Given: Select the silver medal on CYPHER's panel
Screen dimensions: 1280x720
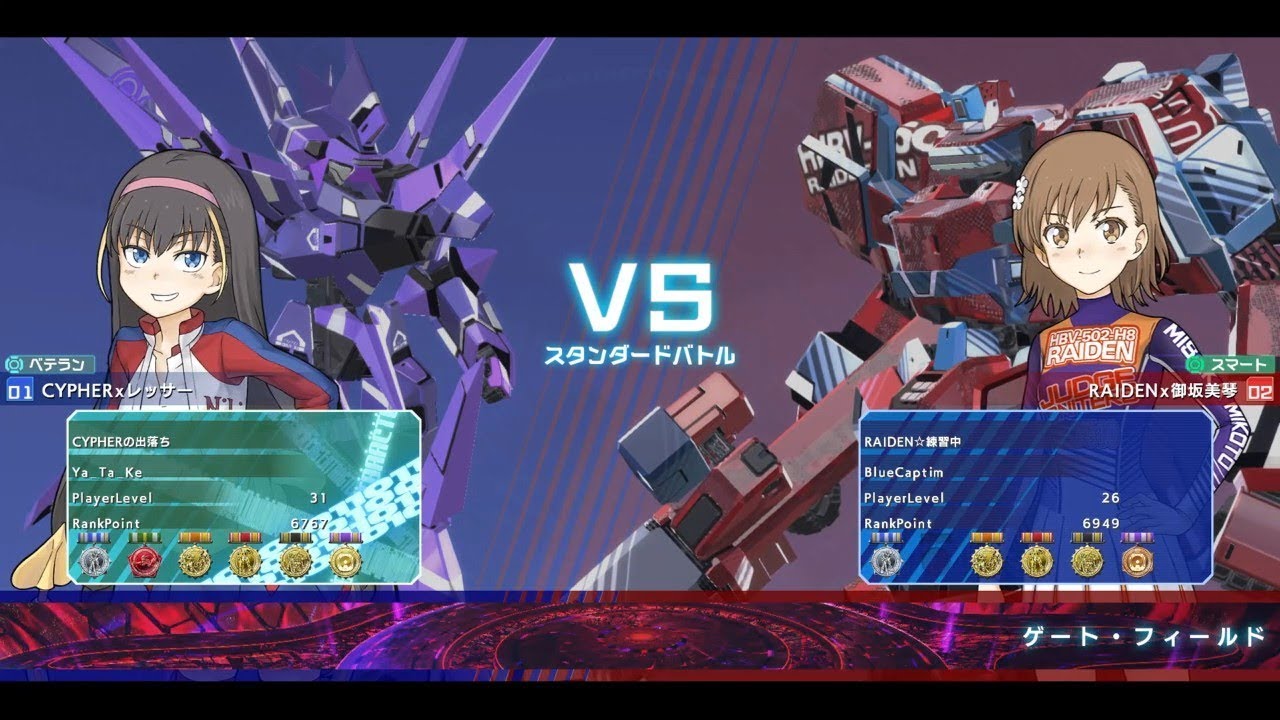Looking at the screenshot, I should click(x=93, y=560).
